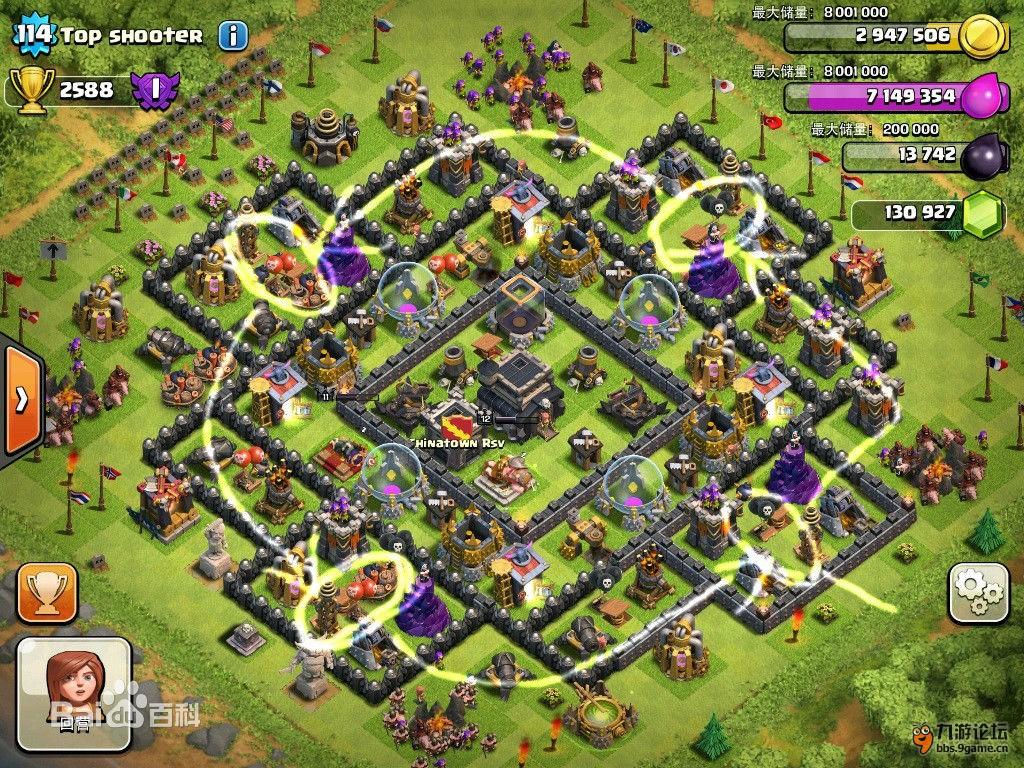The width and height of the screenshot is (1024, 768).
Task: Open the blue info button beside Top shooter
Action: click(233, 37)
